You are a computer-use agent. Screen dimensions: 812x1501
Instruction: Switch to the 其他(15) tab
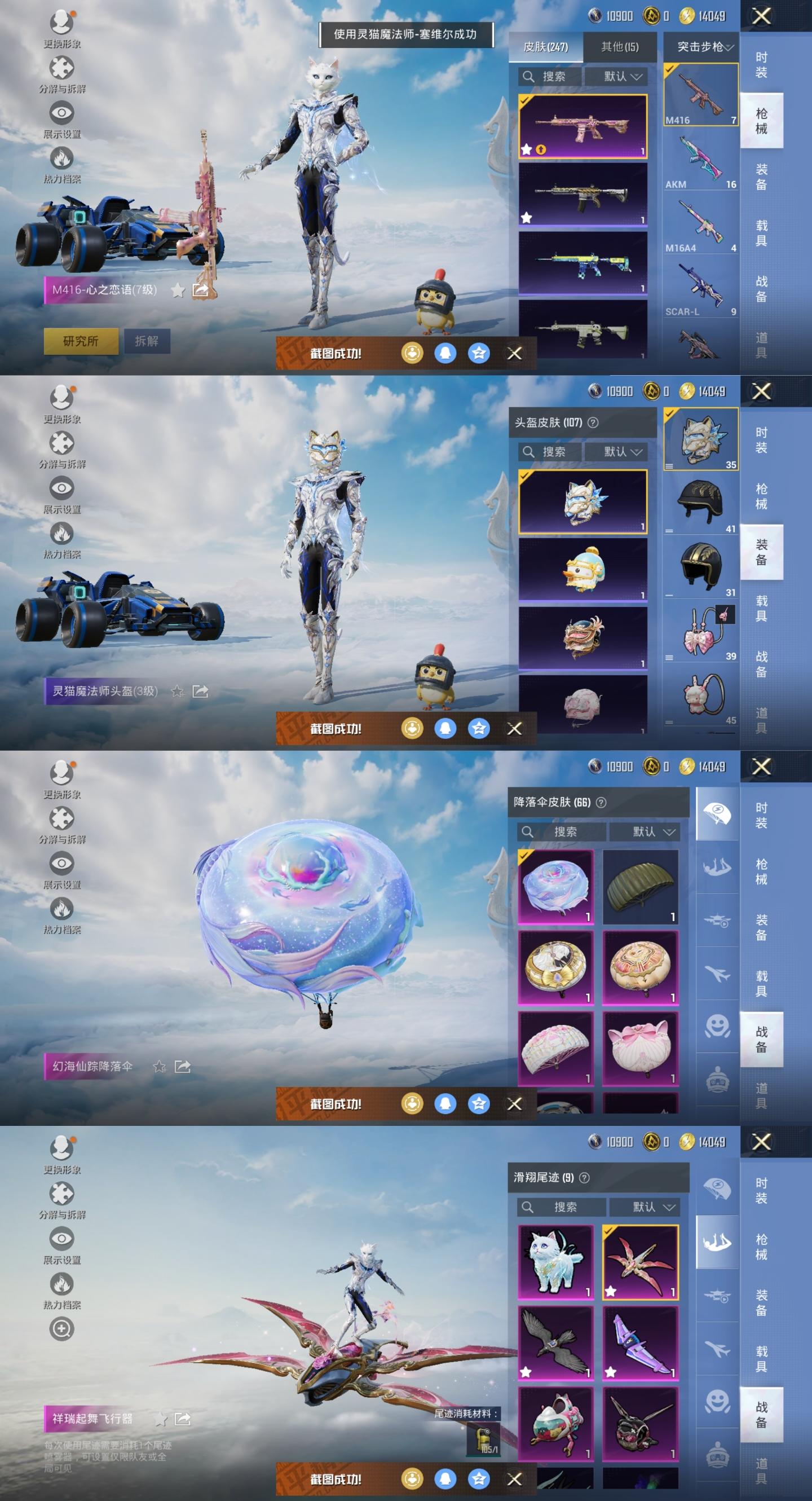620,47
